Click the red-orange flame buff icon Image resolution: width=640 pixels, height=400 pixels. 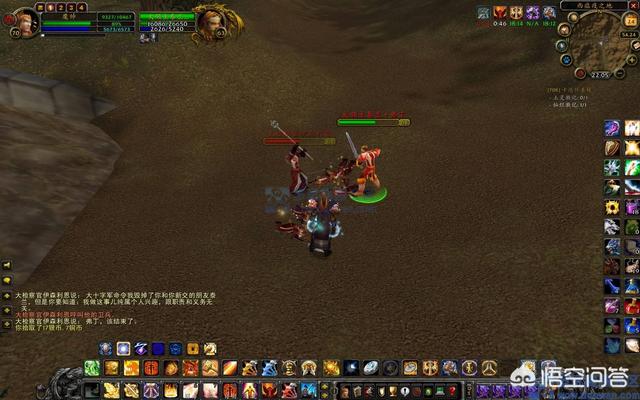click(500, 13)
